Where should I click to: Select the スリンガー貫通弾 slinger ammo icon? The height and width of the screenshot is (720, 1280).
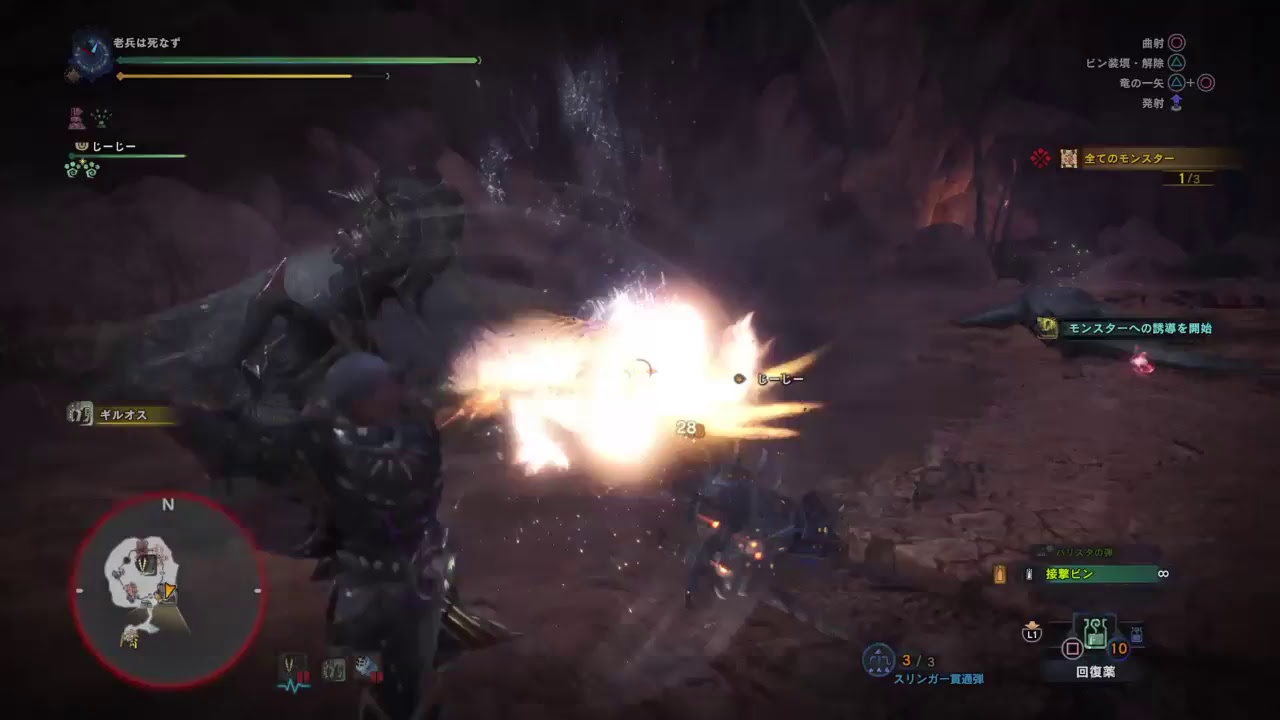(879, 660)
